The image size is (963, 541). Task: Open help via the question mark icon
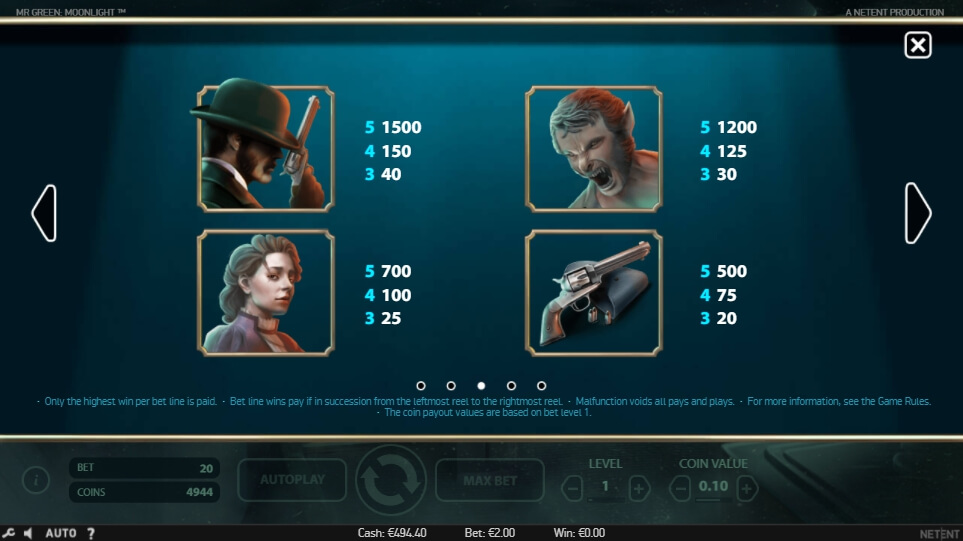[91, 533]
